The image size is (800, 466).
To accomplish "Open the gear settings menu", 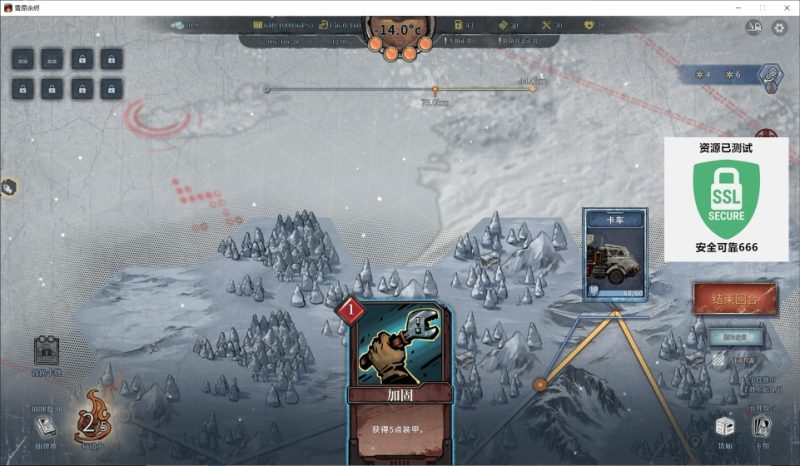I will [780, 28].
